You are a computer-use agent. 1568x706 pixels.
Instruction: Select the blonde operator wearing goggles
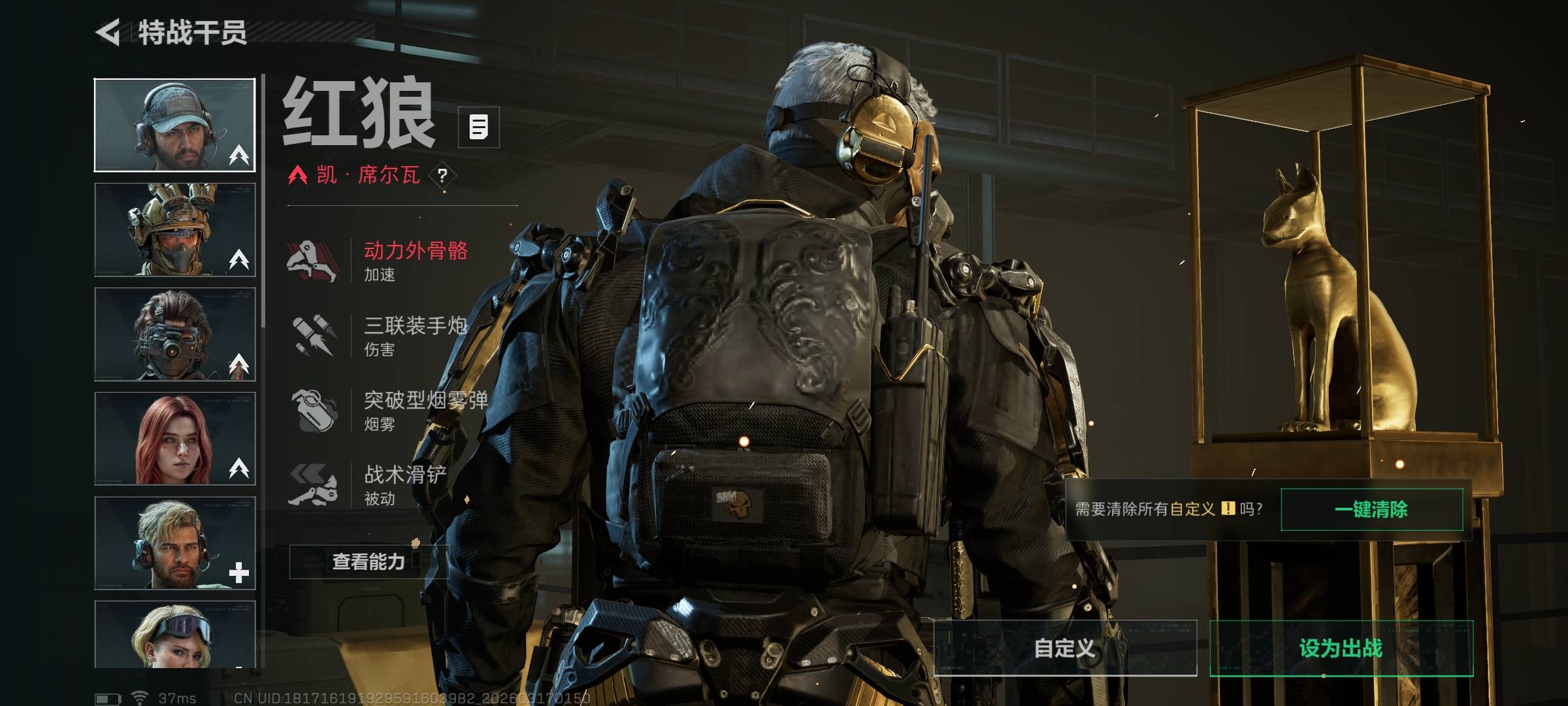point(174,634)
